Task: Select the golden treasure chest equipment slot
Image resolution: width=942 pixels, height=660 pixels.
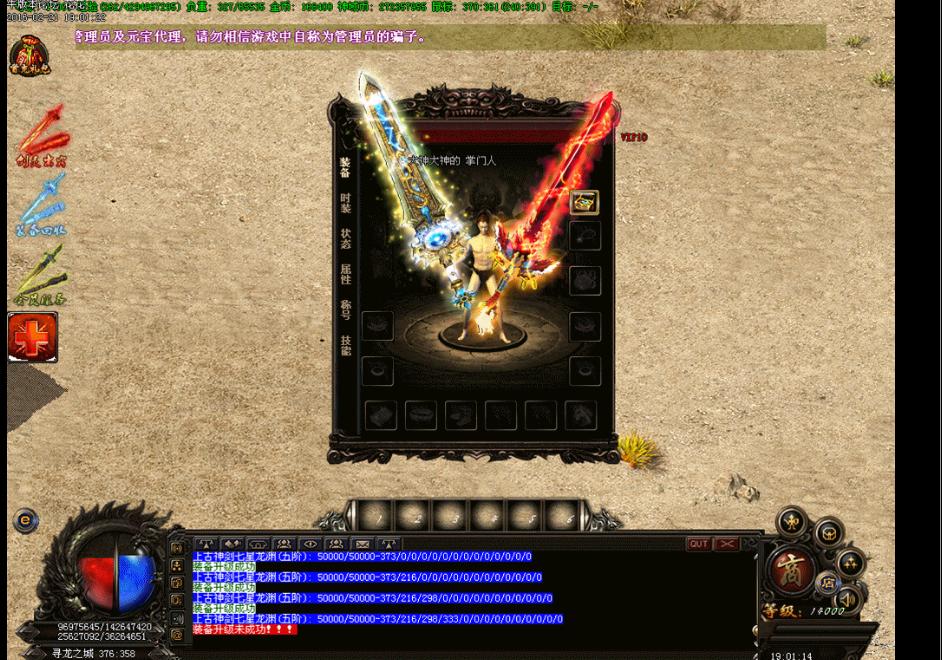Action: [x=585, y=202]
